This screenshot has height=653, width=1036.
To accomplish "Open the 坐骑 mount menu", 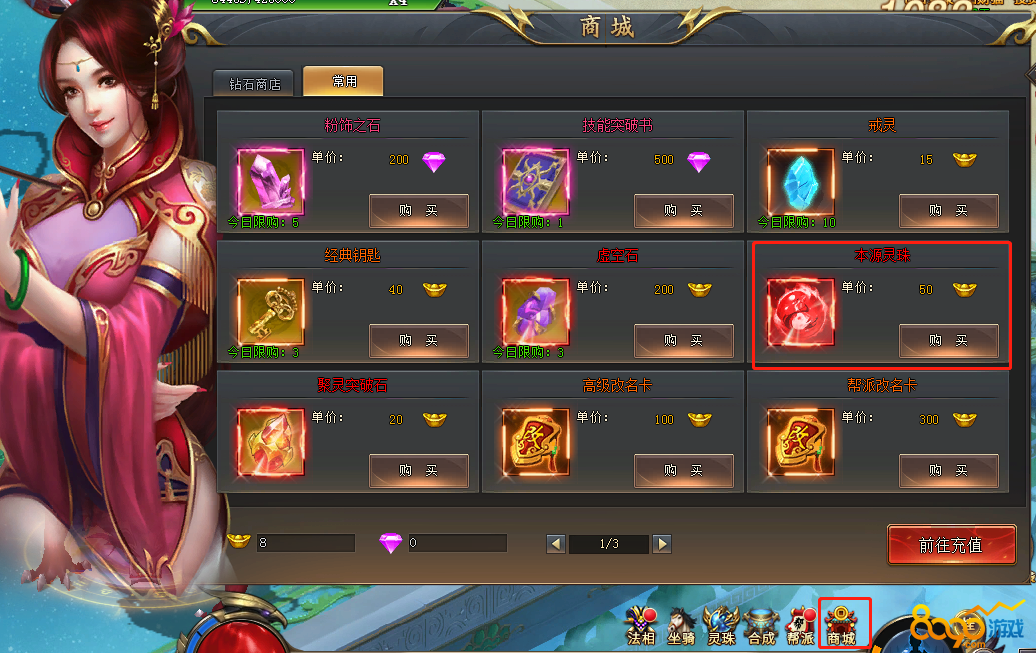I will point(682,626).
